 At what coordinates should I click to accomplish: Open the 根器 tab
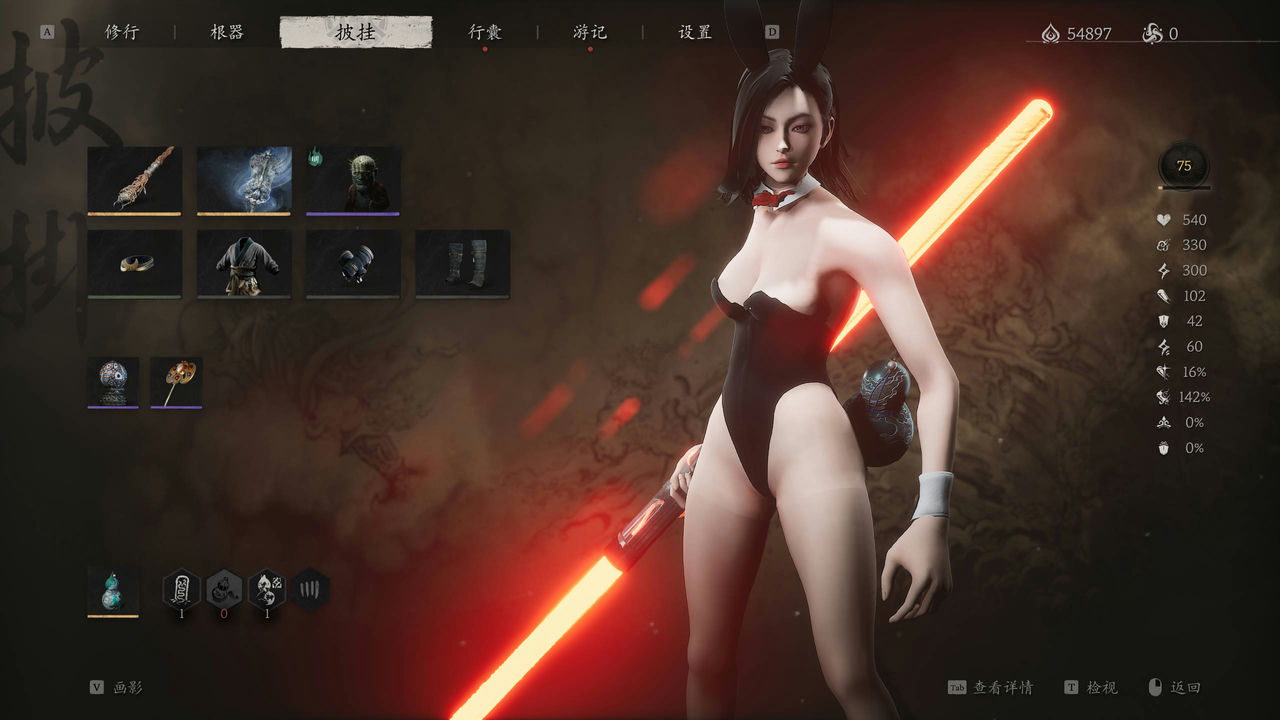[227, 32]
